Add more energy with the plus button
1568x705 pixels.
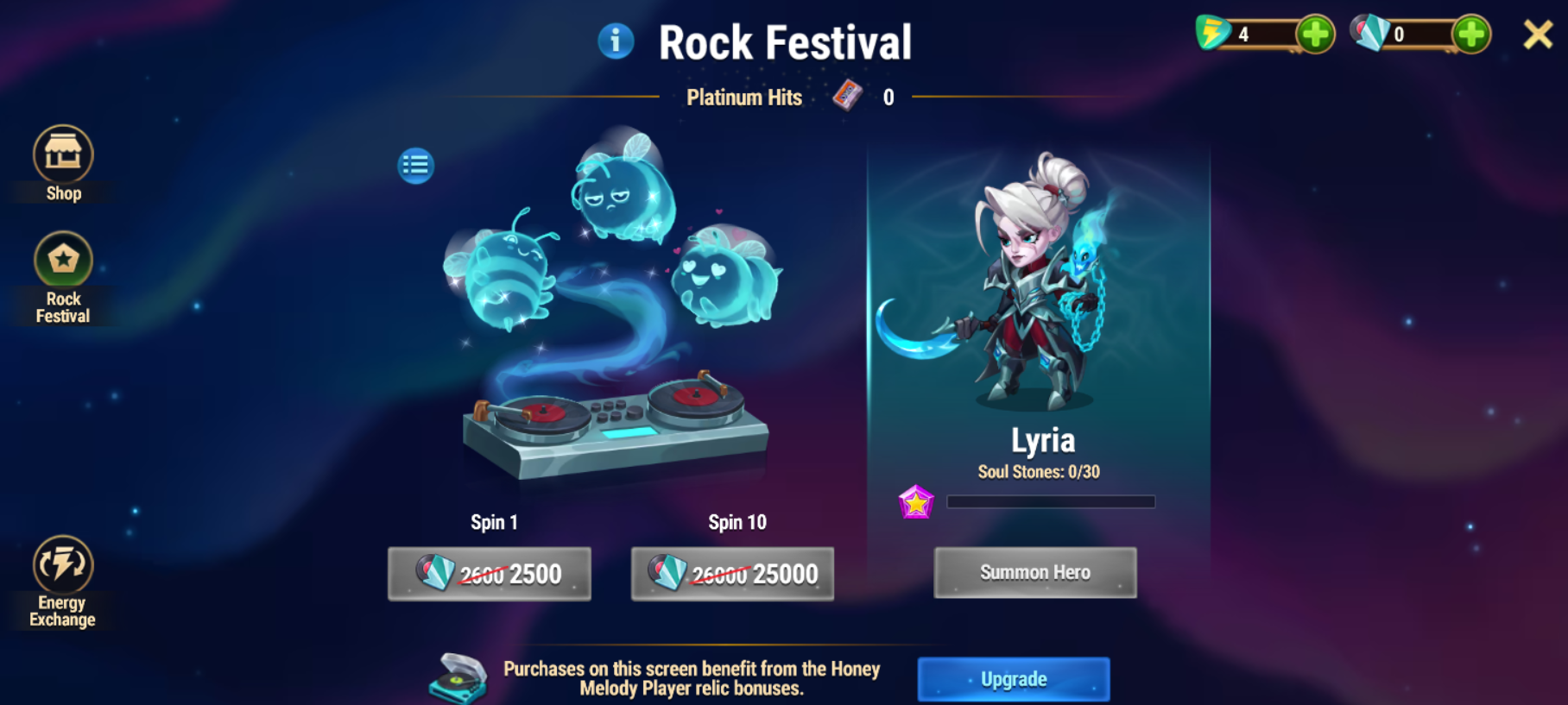point(1315,35)
